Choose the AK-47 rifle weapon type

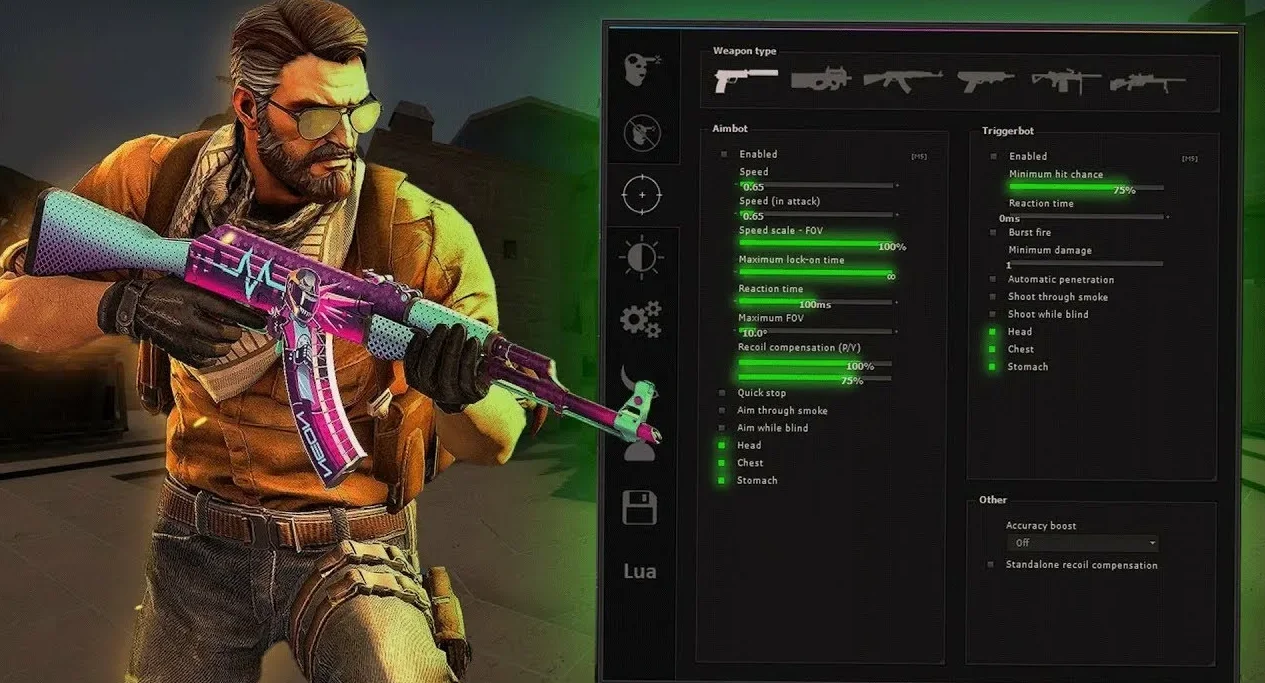[x=903, y=80]
